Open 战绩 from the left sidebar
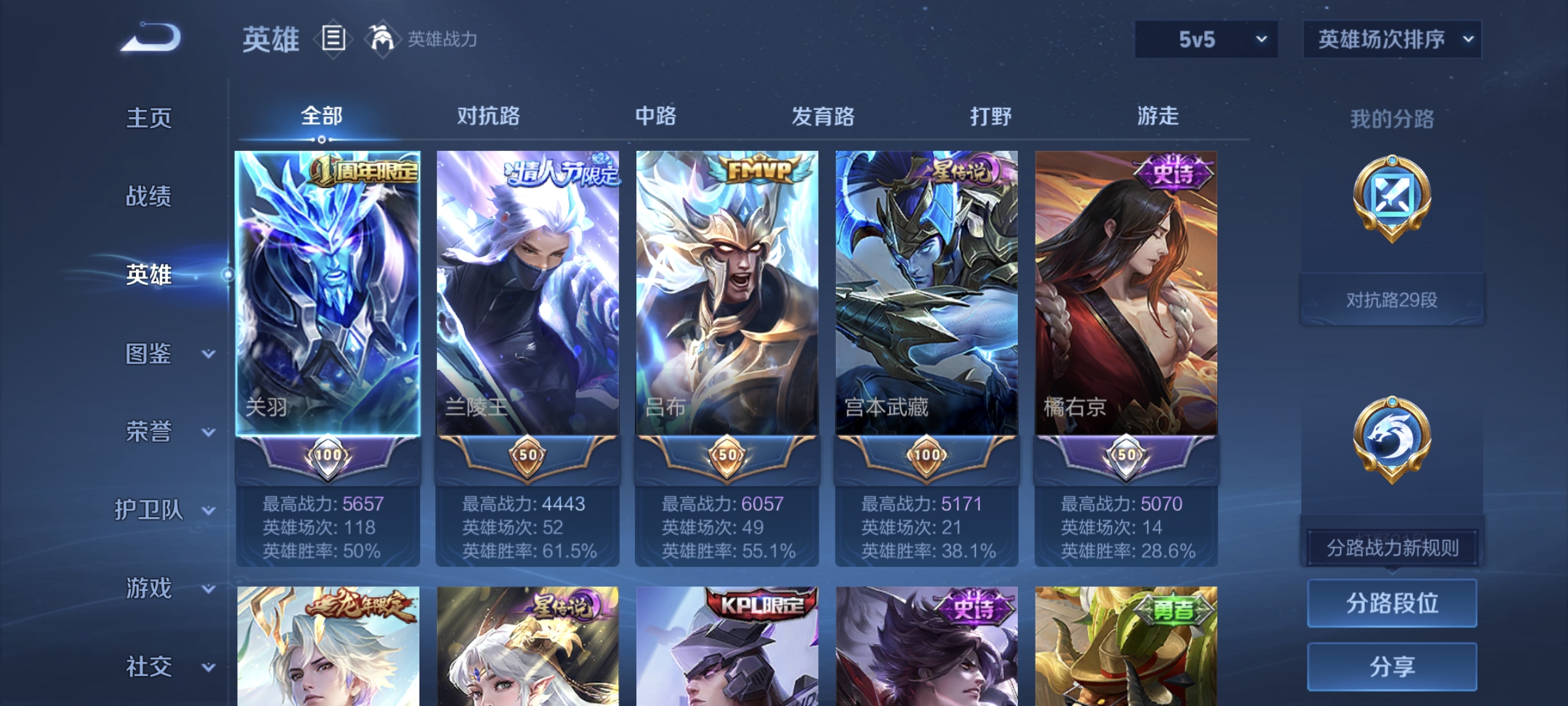 click(148, 197)
